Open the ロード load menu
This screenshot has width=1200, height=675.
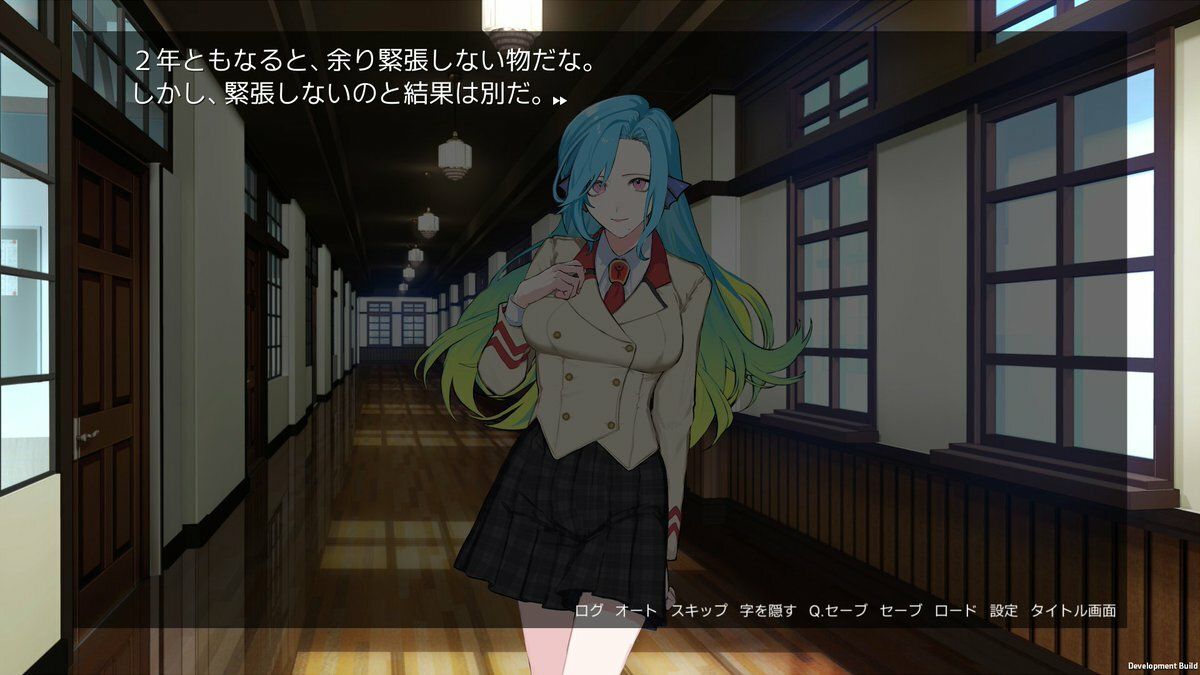955,610
